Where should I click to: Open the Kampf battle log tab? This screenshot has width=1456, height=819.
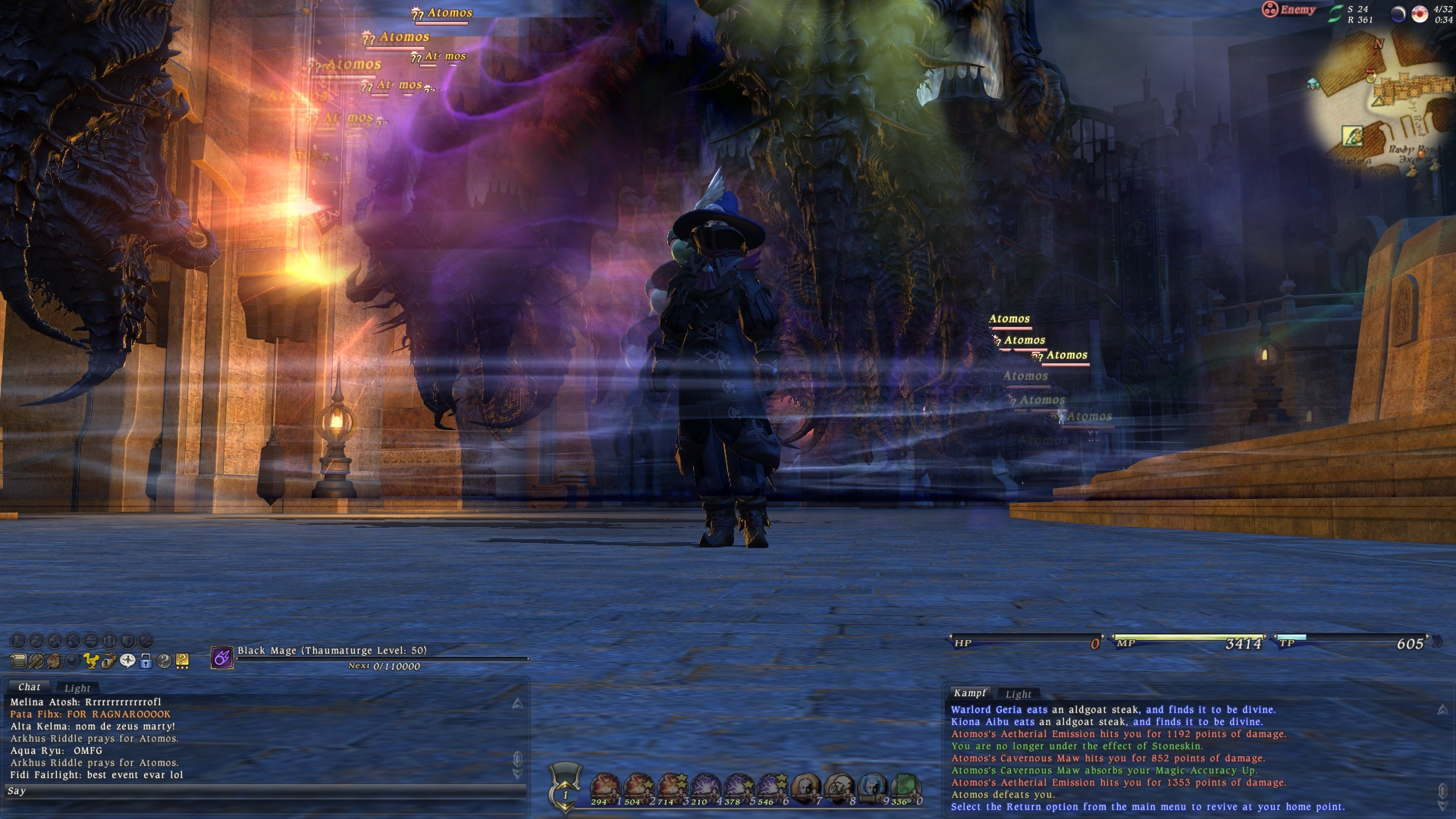[x=970, y=693]
